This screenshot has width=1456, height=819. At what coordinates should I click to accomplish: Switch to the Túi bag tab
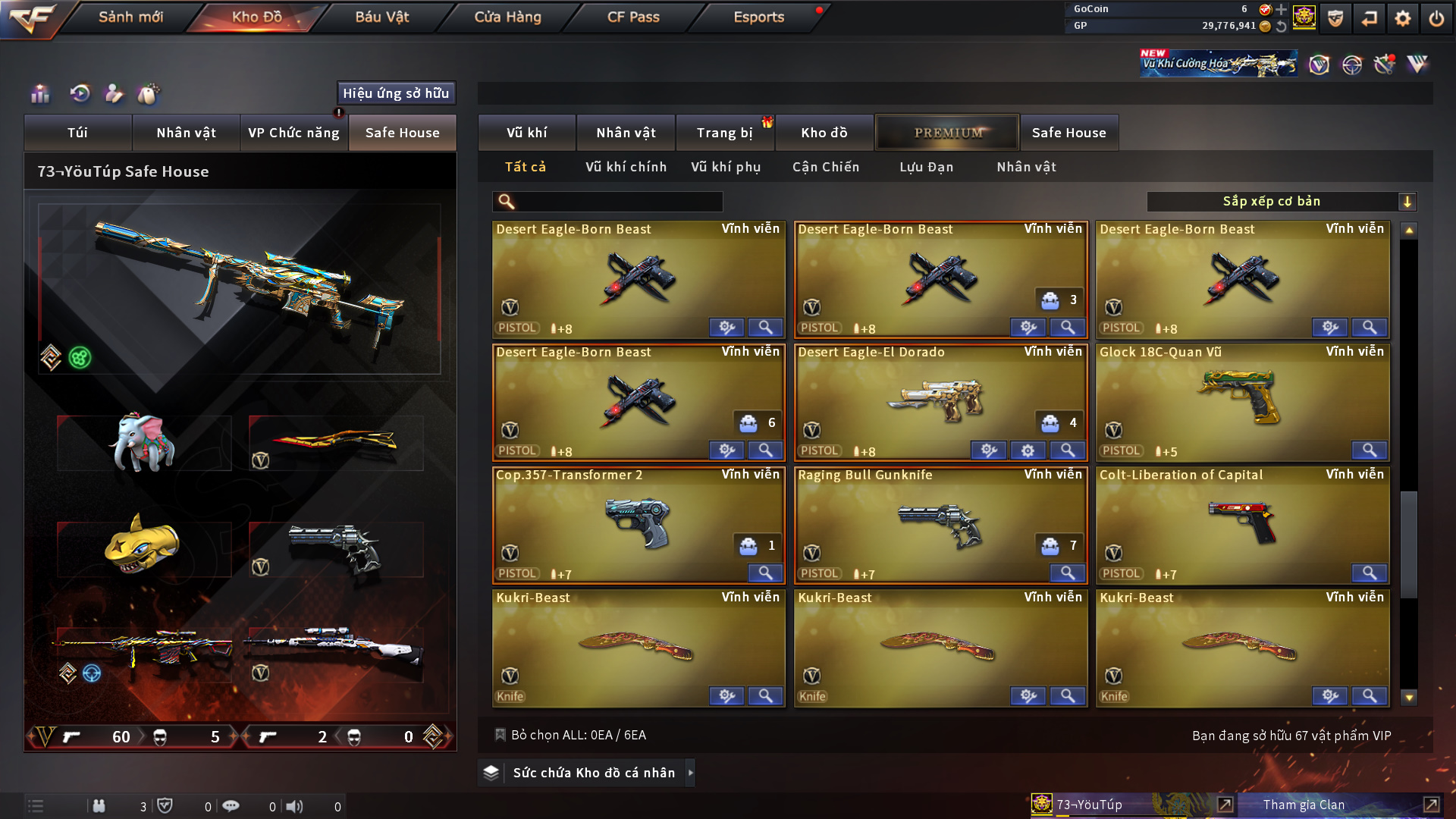[77, 133]
